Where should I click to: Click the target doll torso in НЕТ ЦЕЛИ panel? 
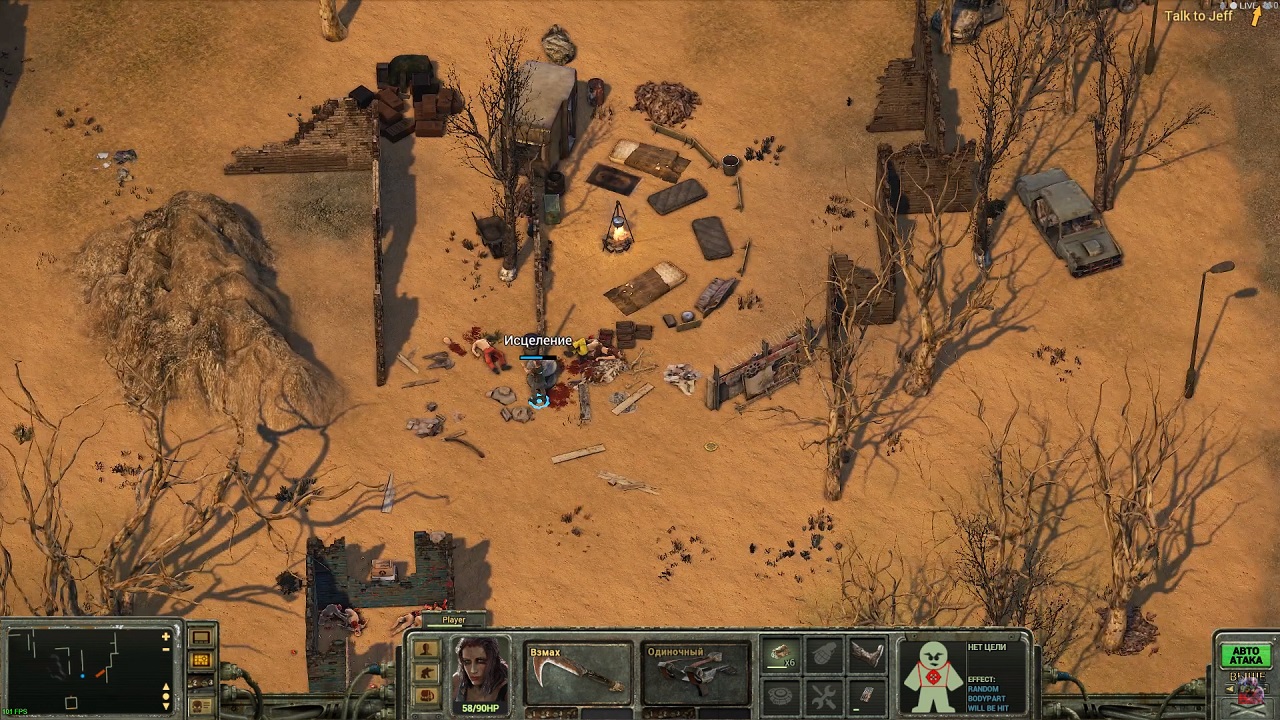click(x=932, y=677)
